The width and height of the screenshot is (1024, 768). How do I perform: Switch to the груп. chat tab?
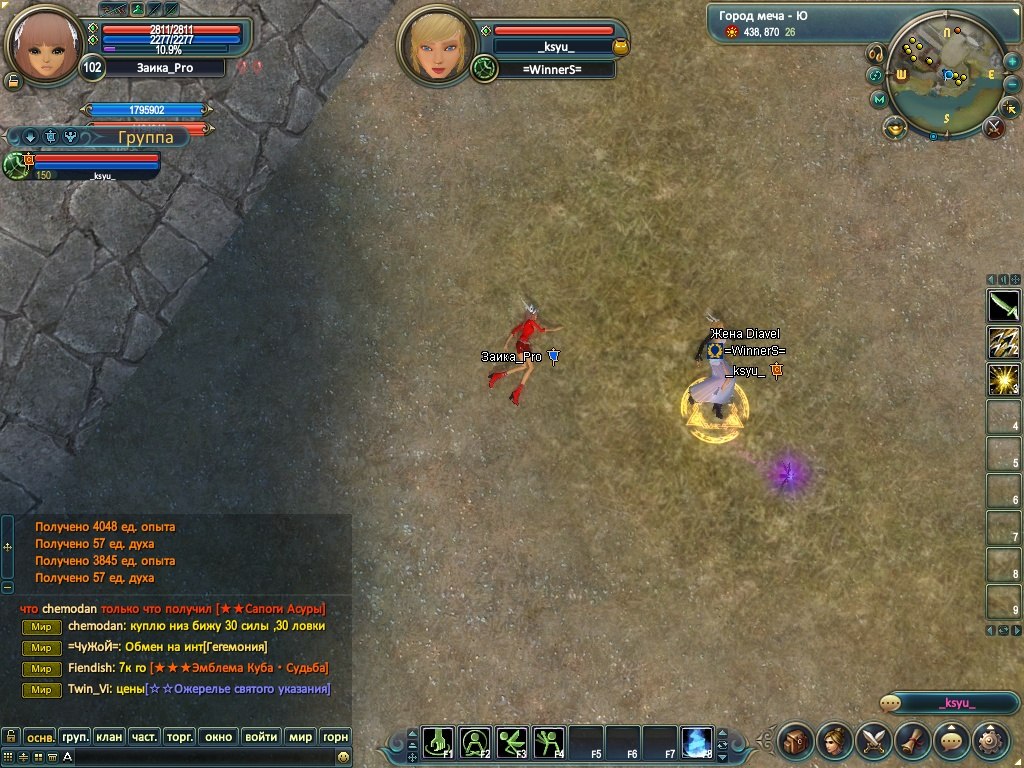75,737
